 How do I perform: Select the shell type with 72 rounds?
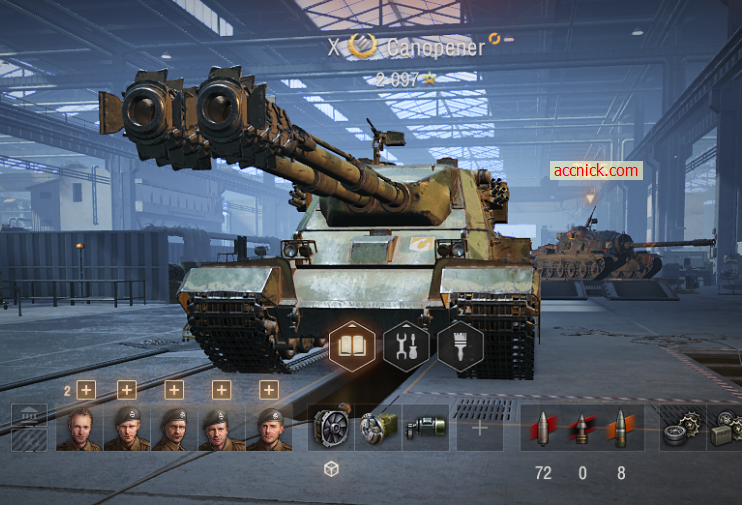[543, 428]
